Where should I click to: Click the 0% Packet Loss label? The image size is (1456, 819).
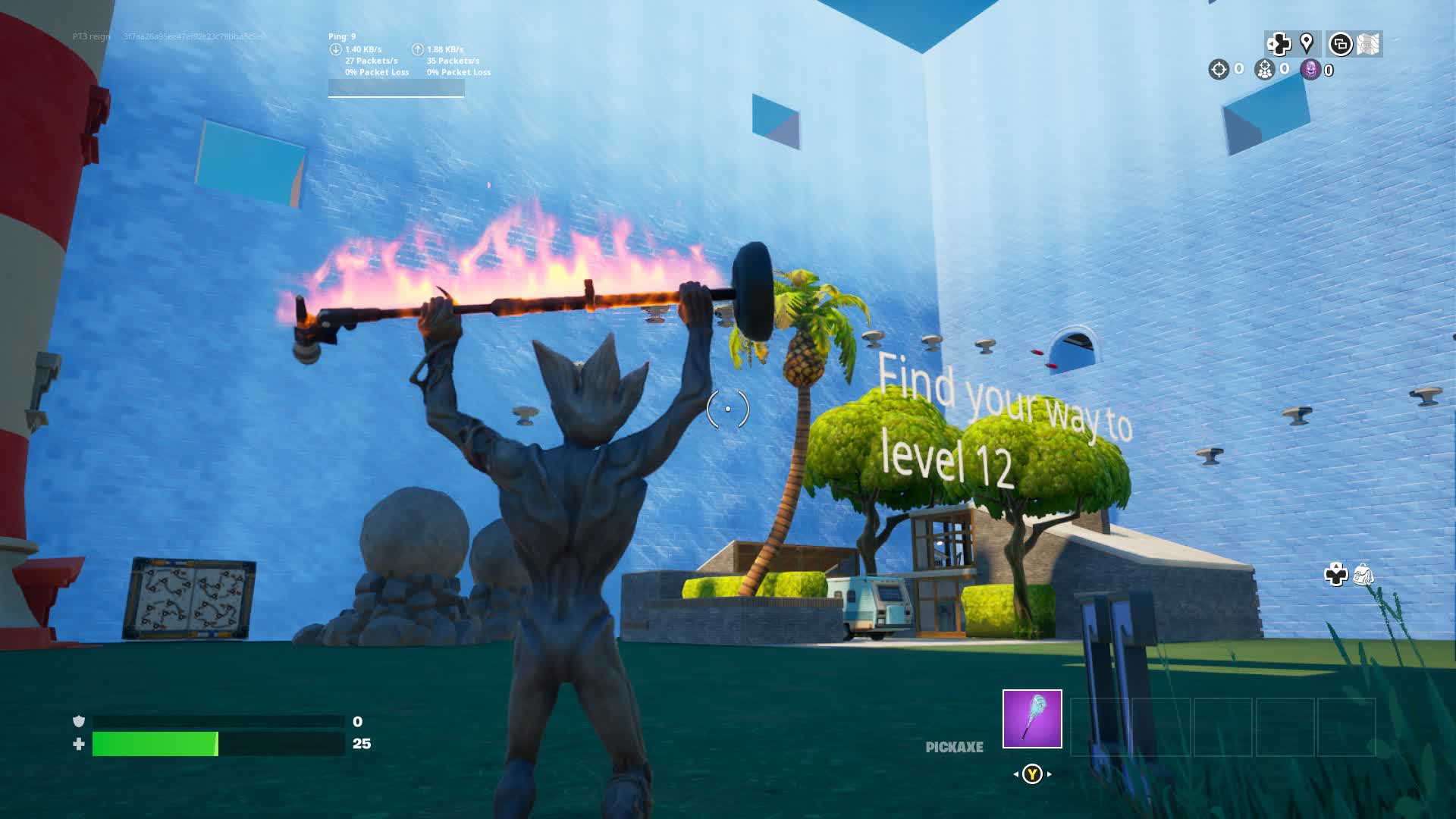coord(377,71)
